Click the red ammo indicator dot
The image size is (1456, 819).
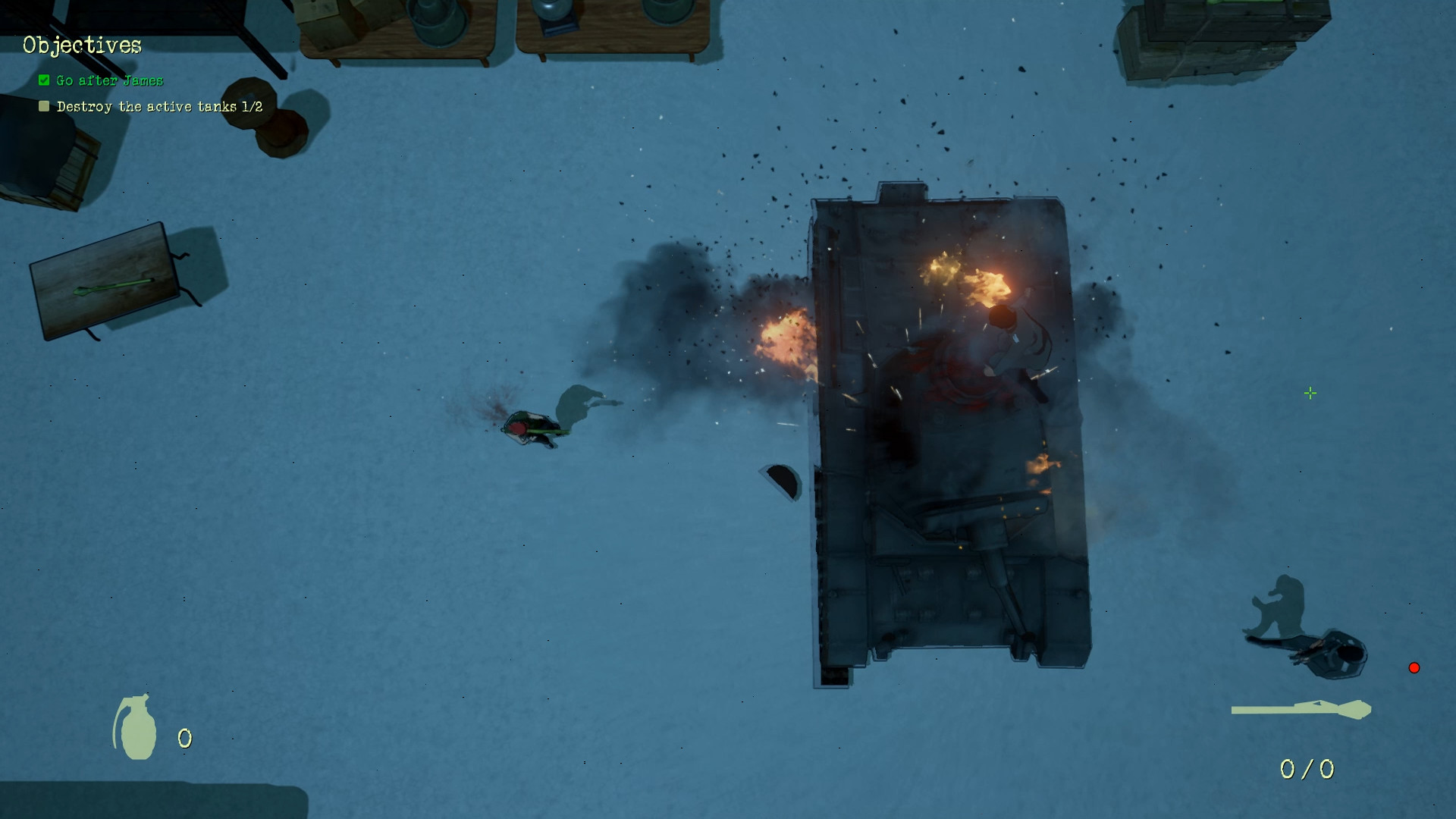pyautogui.click(x=1415, y=667)
